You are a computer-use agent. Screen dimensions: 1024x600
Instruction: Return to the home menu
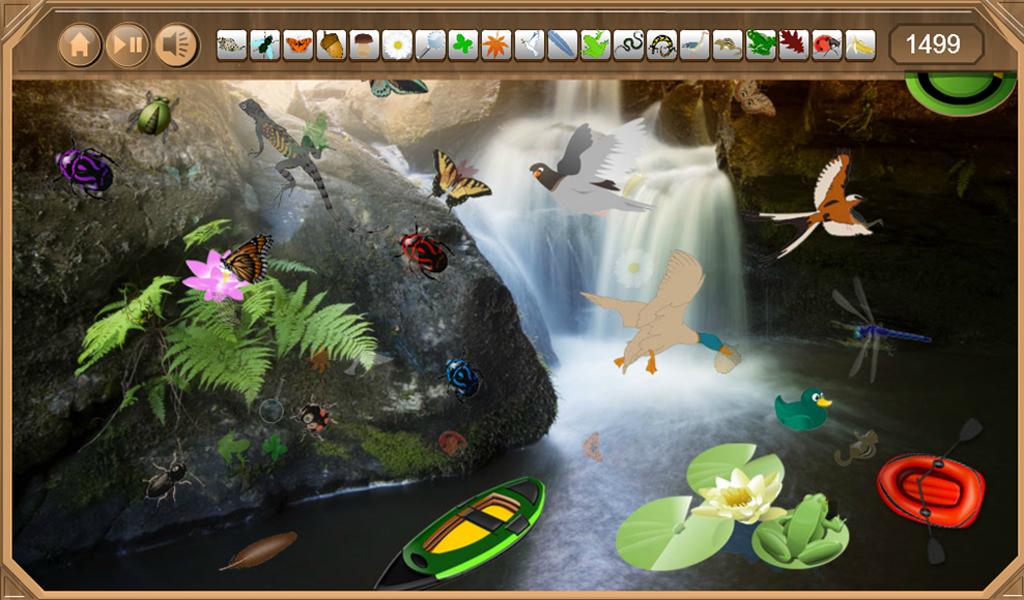tap(80, 45)
